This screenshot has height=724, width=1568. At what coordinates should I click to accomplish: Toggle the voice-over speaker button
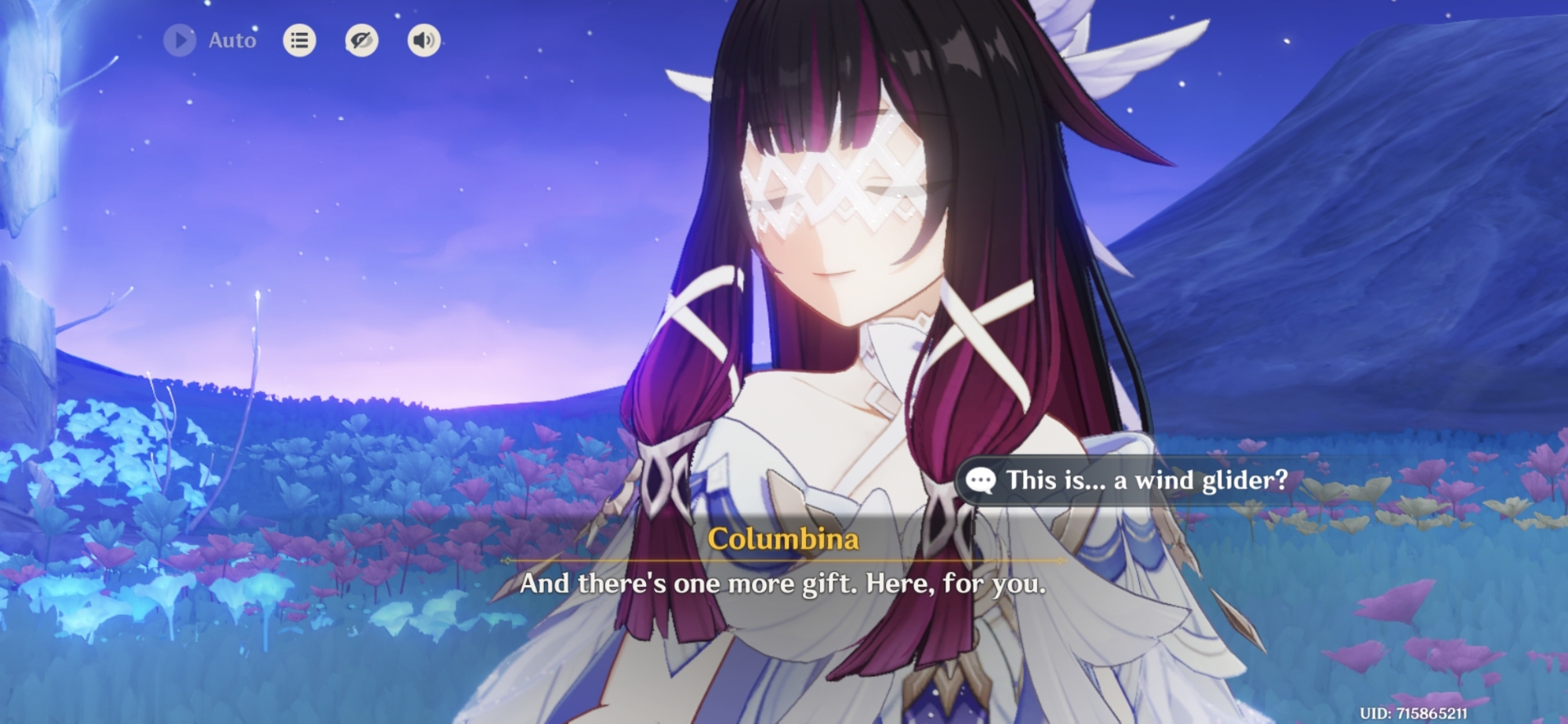(x=423, y=40)
